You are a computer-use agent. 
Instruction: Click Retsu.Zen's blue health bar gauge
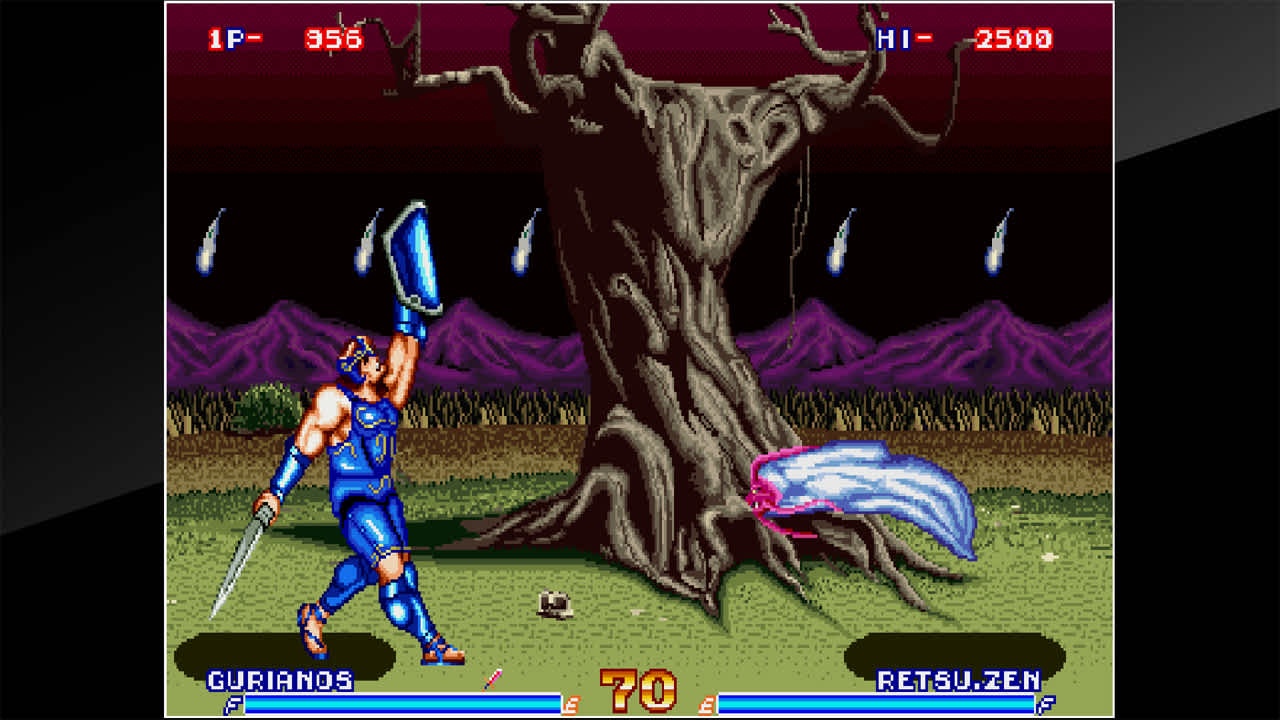point(880,703)
